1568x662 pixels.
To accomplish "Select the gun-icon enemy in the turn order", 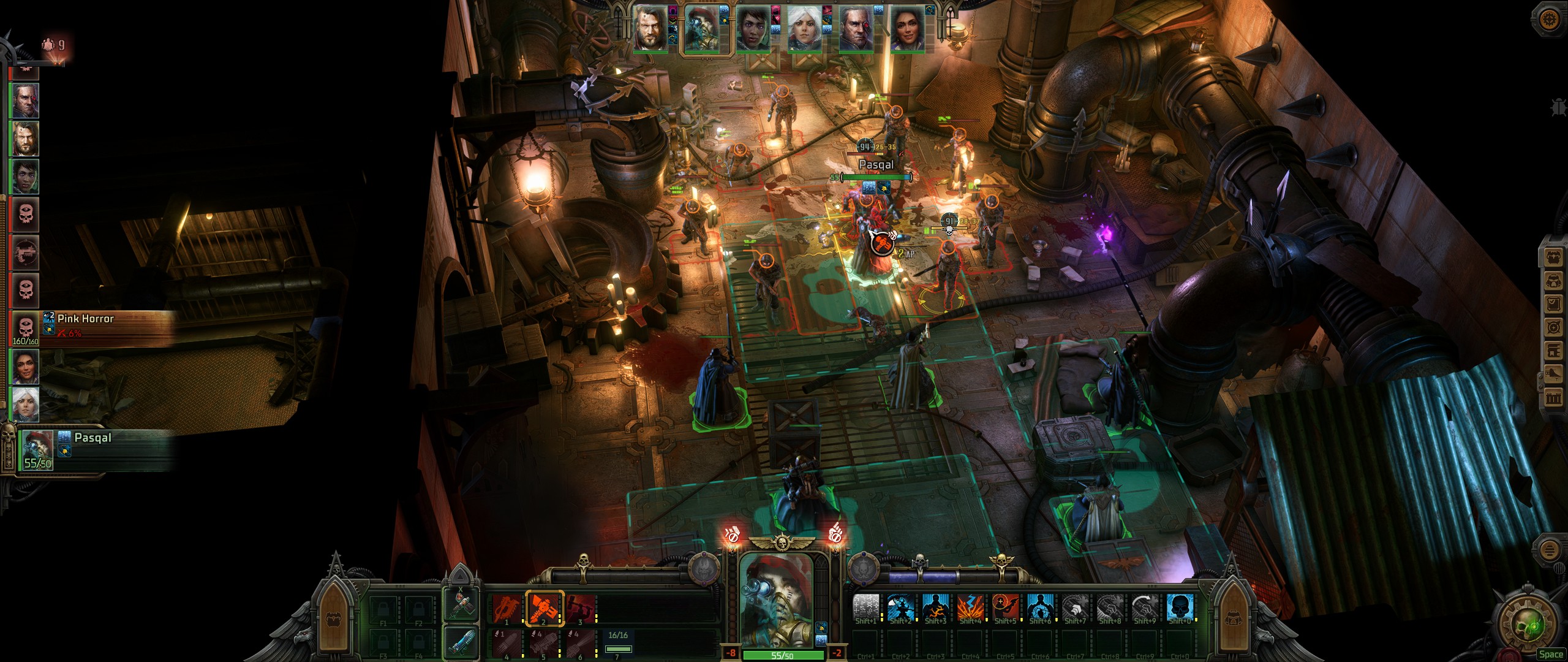I will [x=26, y=252].
